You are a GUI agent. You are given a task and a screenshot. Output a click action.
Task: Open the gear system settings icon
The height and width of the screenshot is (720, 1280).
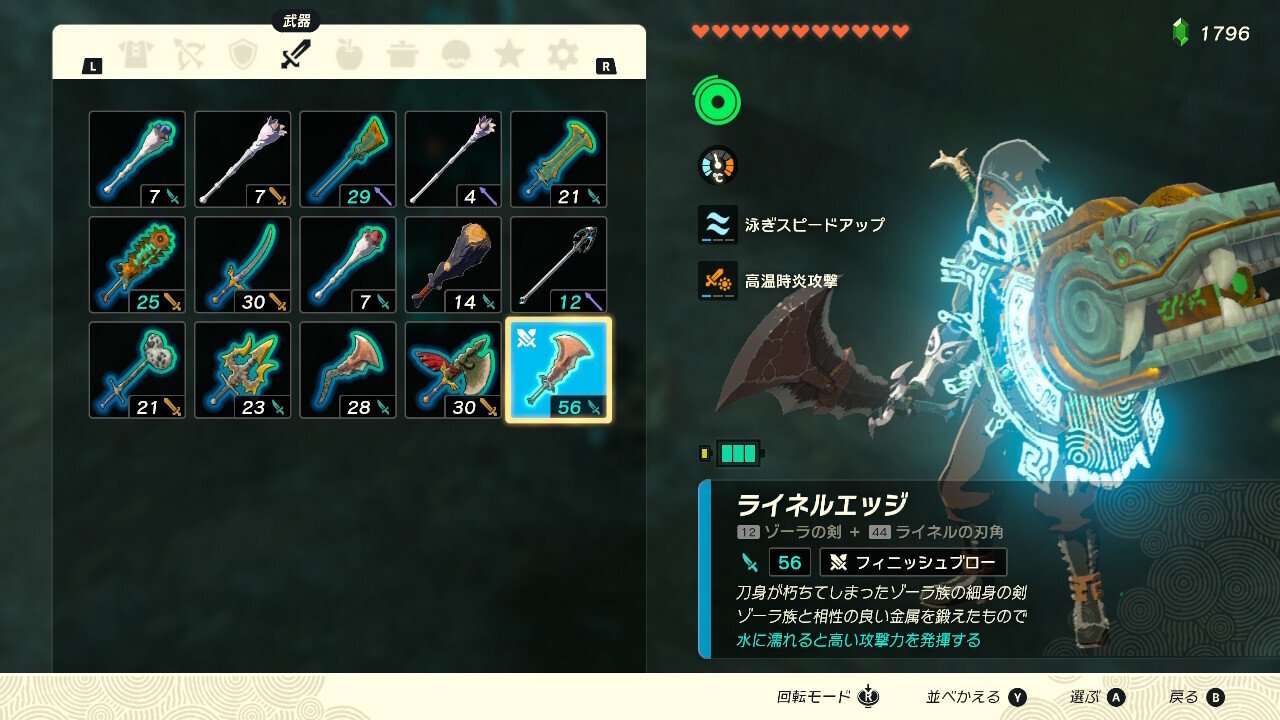click(x=561, y=55)
